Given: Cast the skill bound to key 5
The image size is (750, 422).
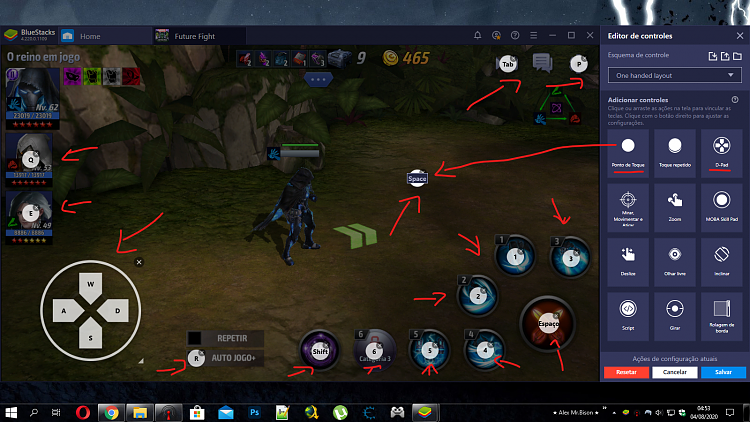Looking at the screenshot, I should click(430, 350).
